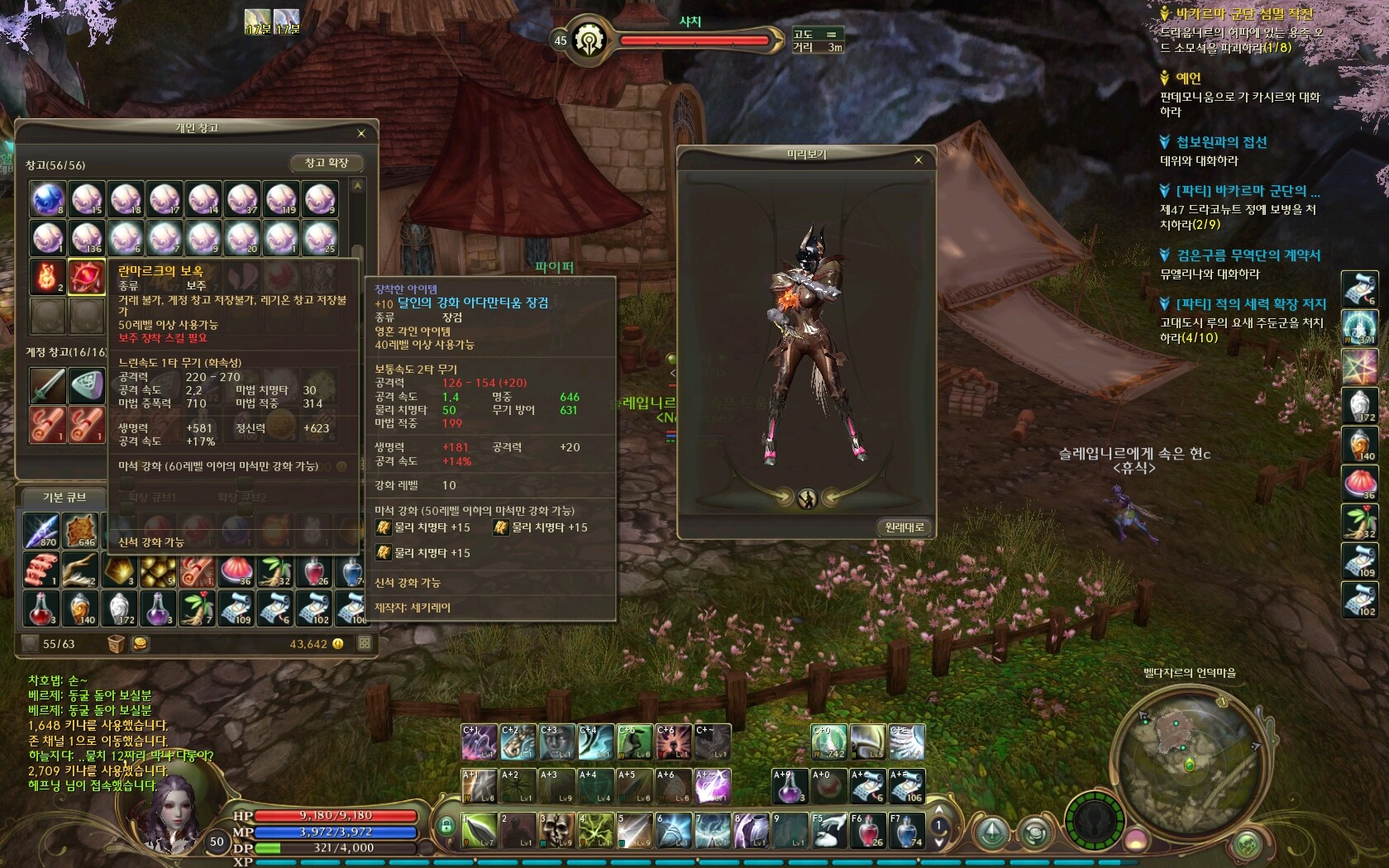Use the purple flask on slot A+9
1389x868 pixels.
click(790, 785)
